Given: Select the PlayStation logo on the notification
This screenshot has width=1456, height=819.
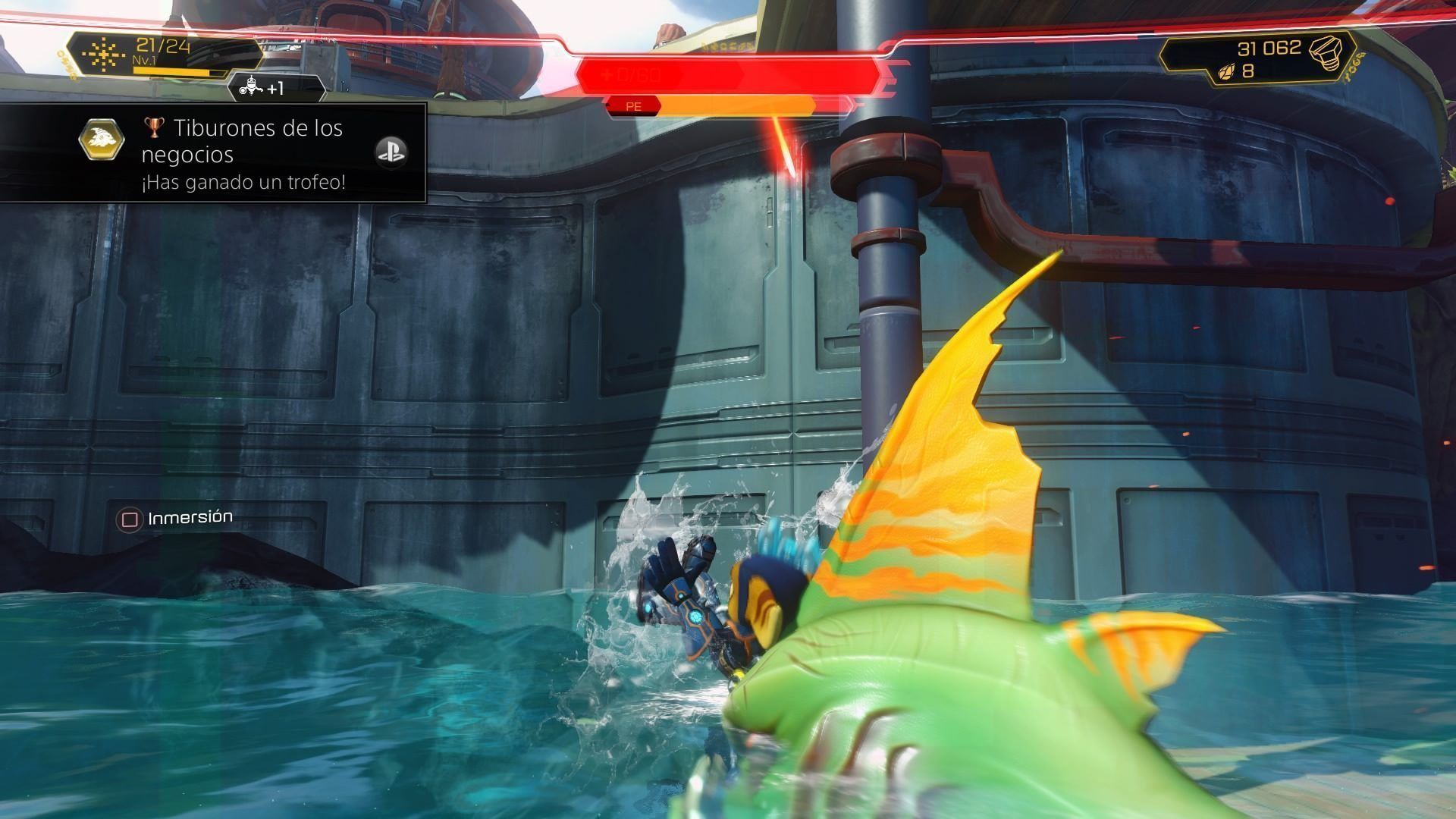Looking at the screenshot, I should tap(391, 152).
